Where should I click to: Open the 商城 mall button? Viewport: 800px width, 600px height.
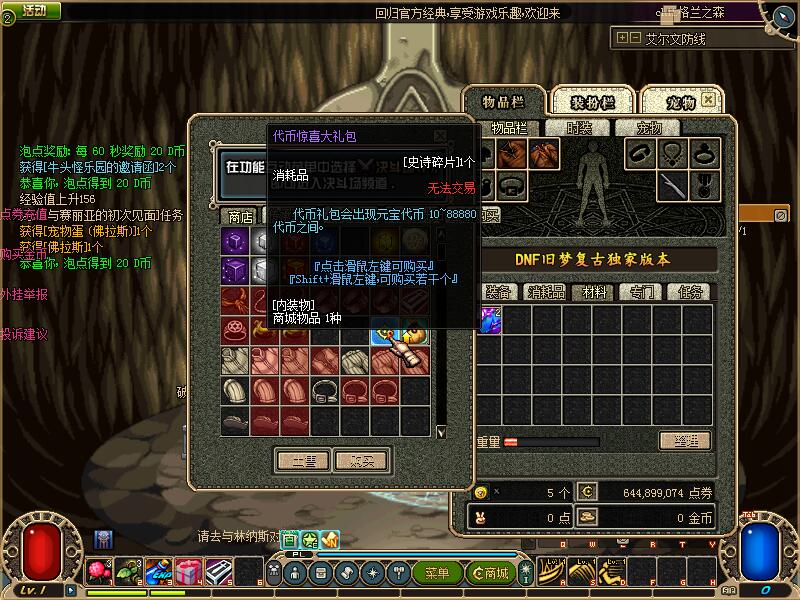click(x=492, y=573)
